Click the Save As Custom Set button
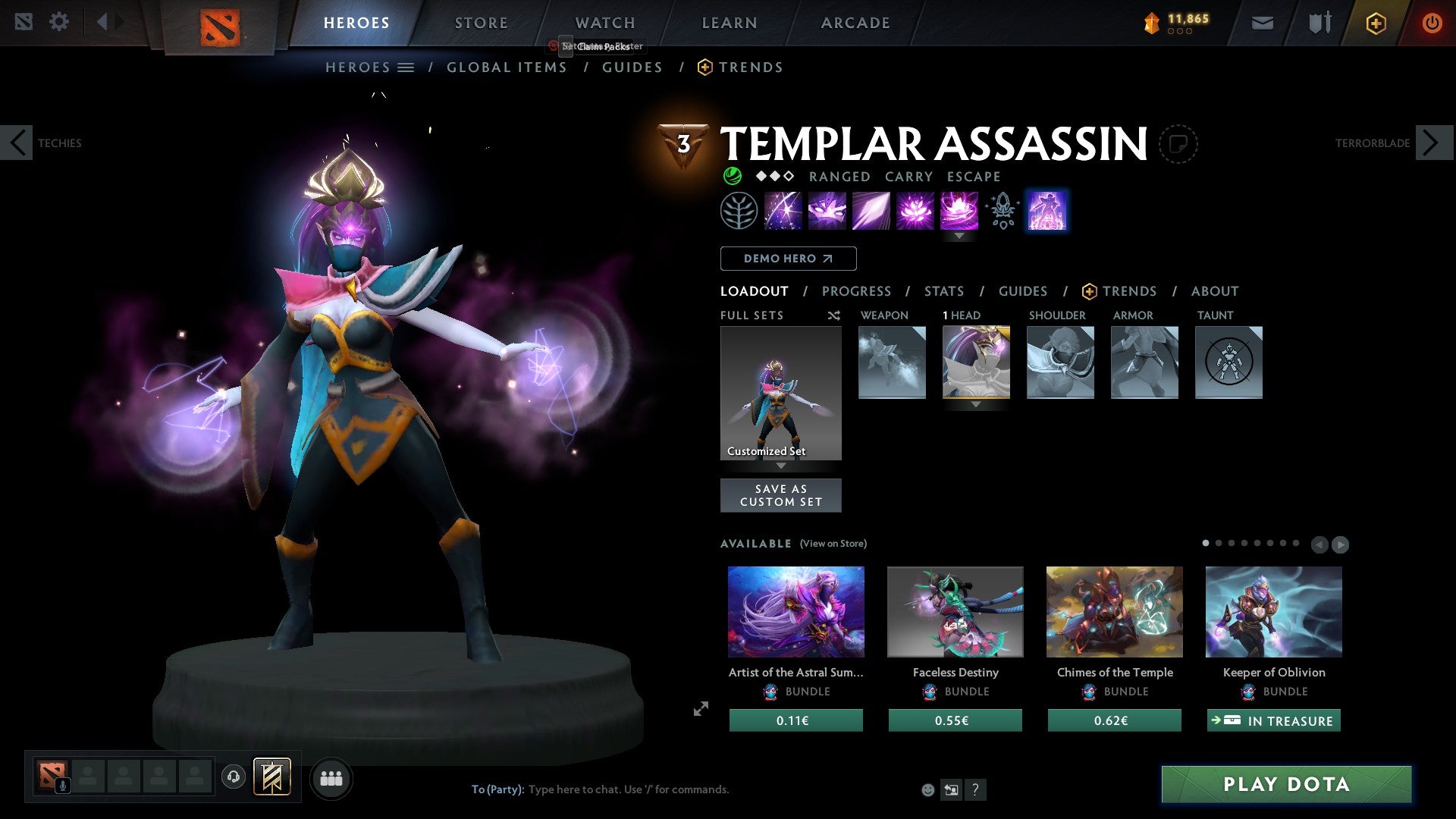1456x819 pixels. 780,495
